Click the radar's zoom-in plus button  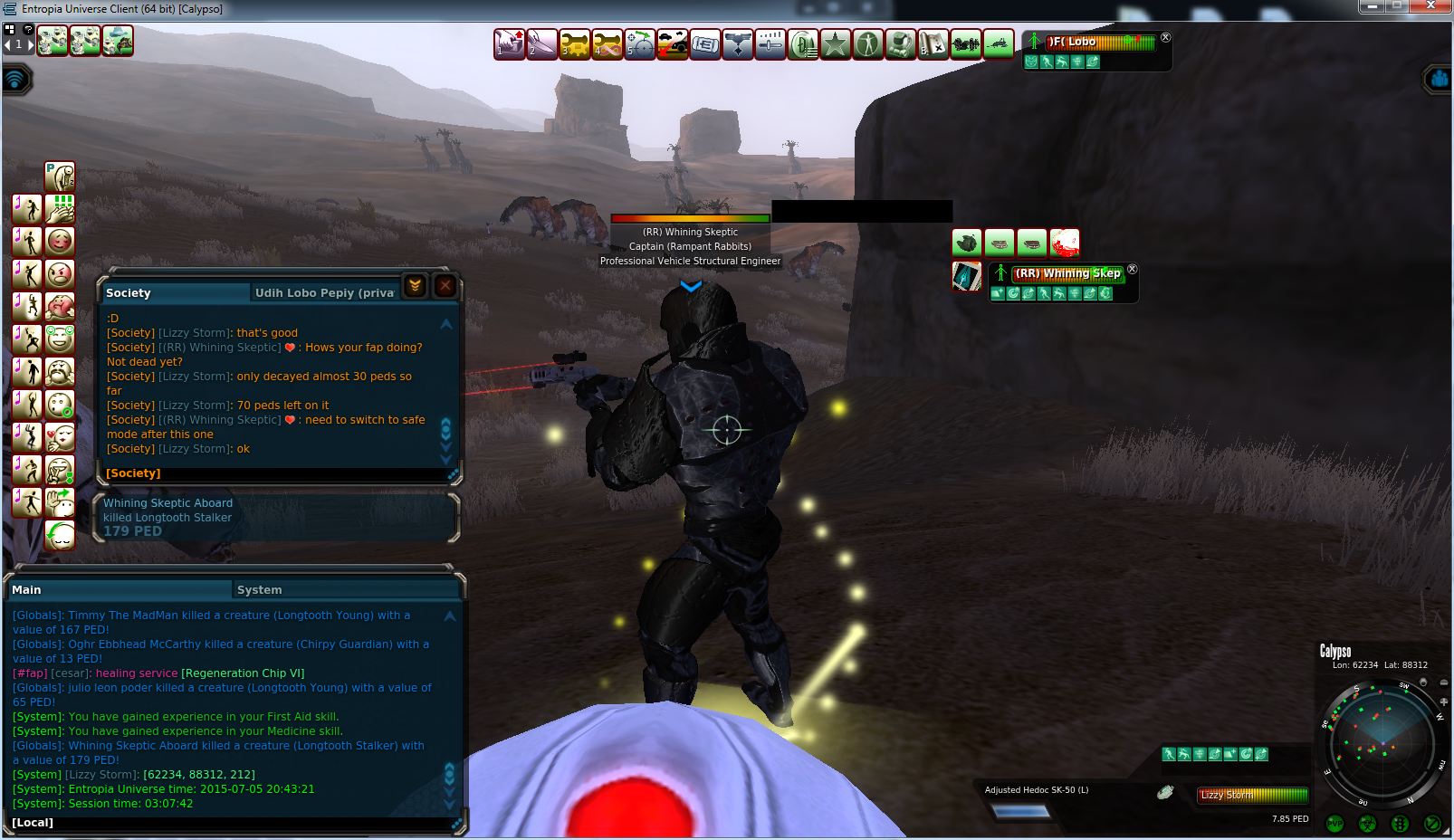point(1443,702)
